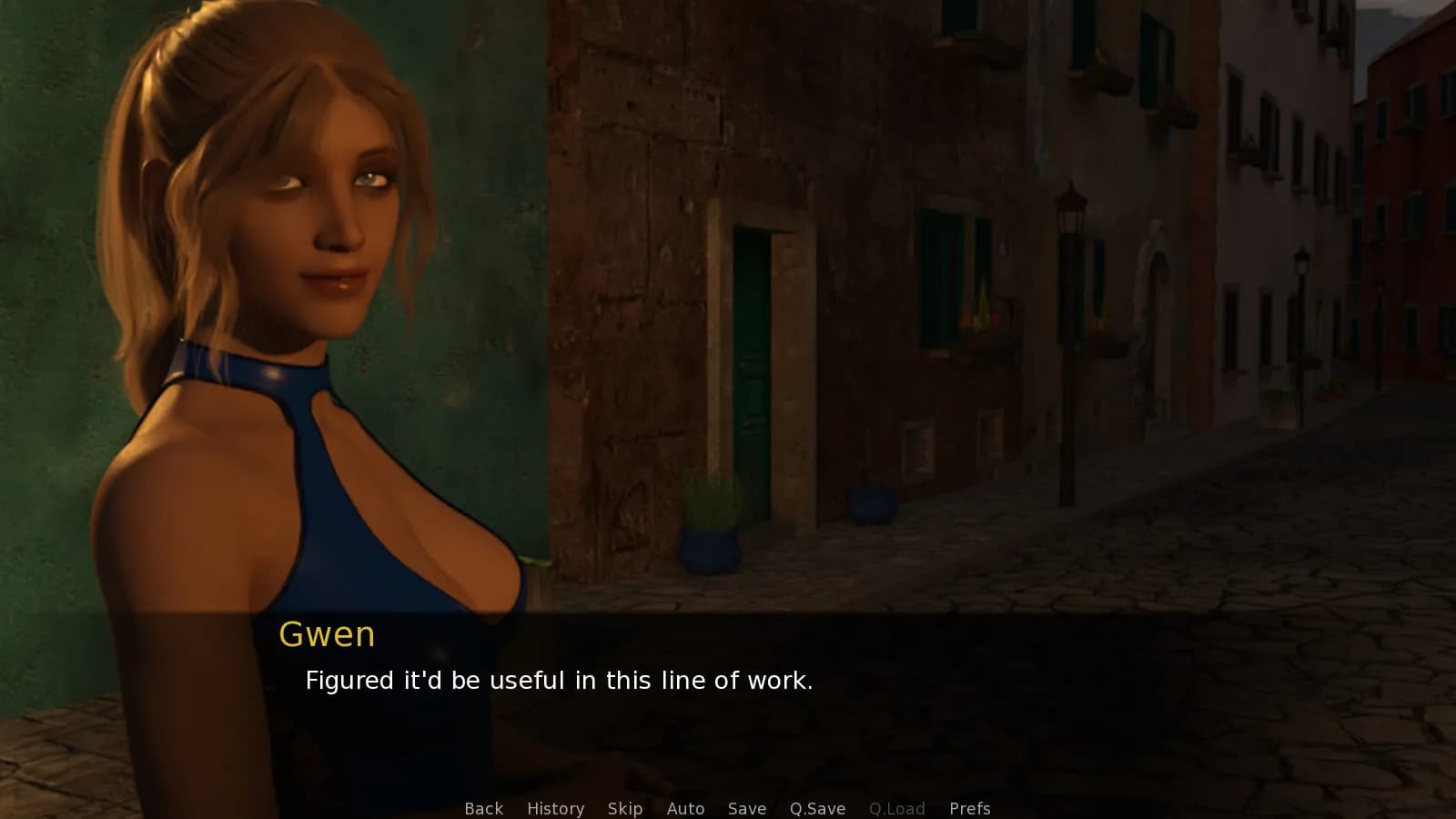Screen dimensions: 1456x819
Task: Open the "Save" game screen
Action: [746, 808]
